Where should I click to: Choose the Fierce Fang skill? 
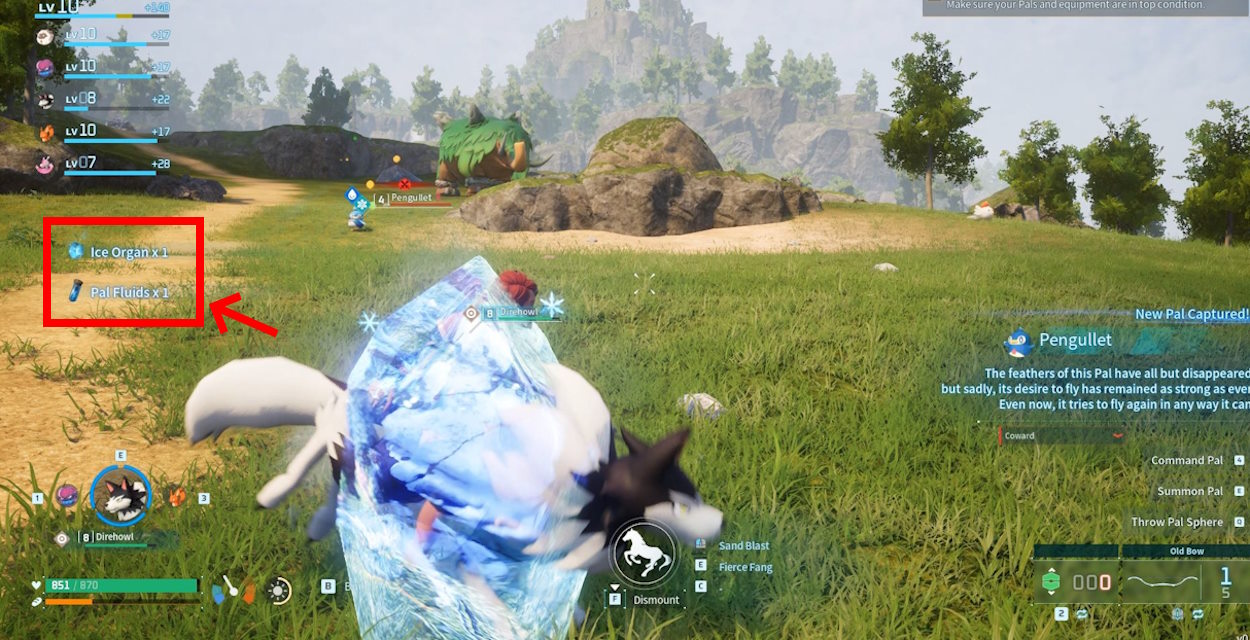click(745, 567)
